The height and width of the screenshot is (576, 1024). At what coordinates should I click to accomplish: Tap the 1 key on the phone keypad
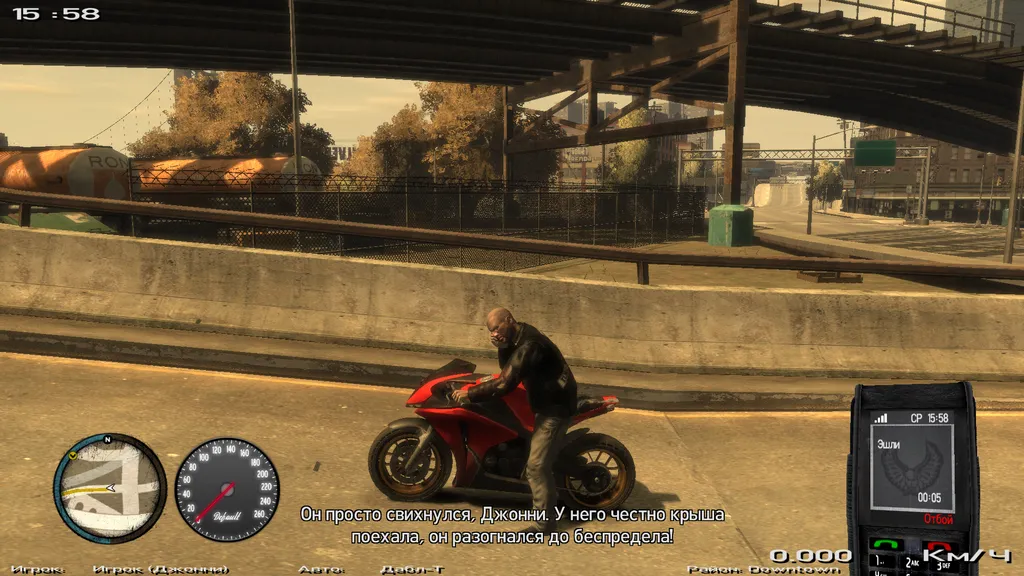(881, 563)
